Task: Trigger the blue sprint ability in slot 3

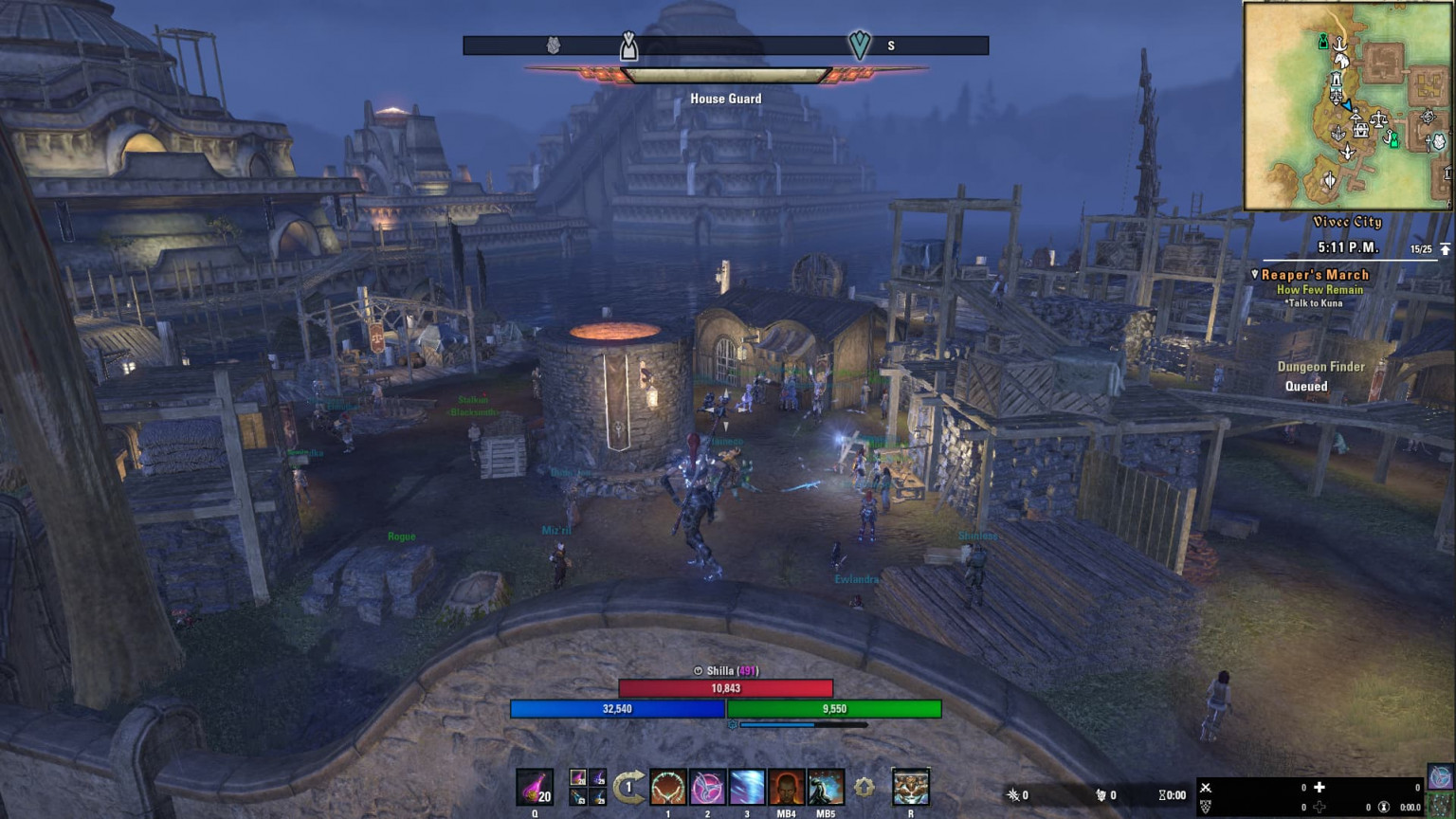Action: coord(747,787)
